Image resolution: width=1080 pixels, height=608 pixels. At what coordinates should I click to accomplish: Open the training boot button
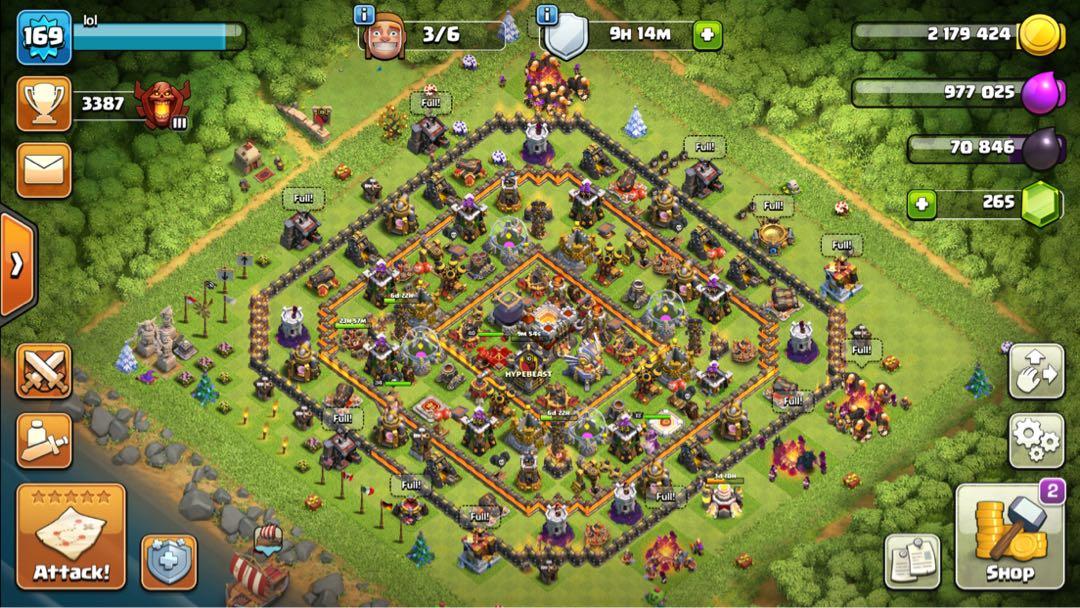click(x=44, y=441)
